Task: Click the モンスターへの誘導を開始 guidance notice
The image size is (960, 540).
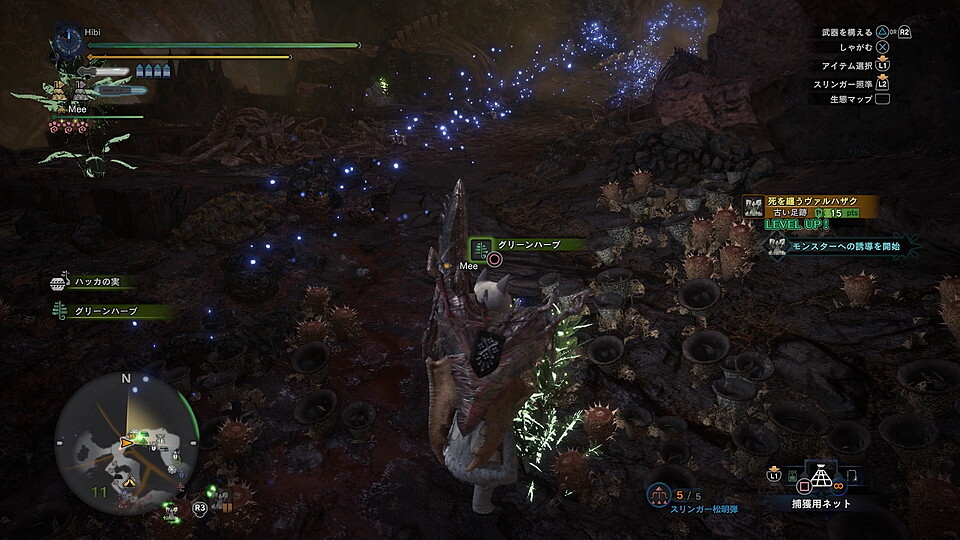Action: 840,246
